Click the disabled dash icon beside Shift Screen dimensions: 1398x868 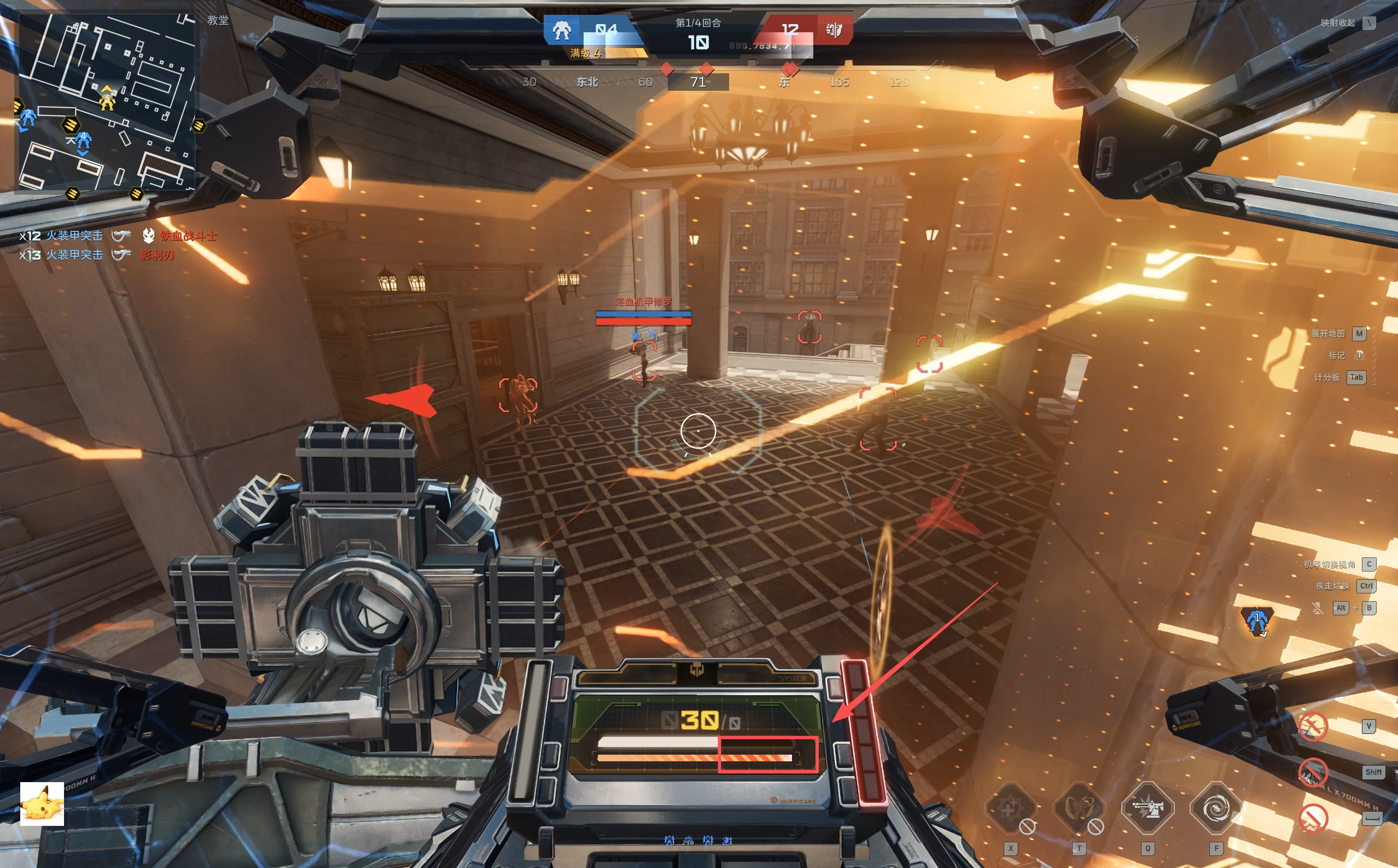pyautogui.click(x=1313, y=772)
